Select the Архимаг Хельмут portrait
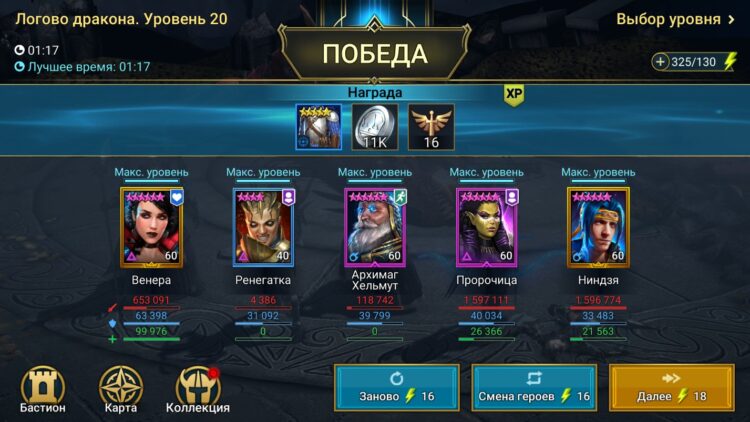Screen dimensions: 750x422 375,227
